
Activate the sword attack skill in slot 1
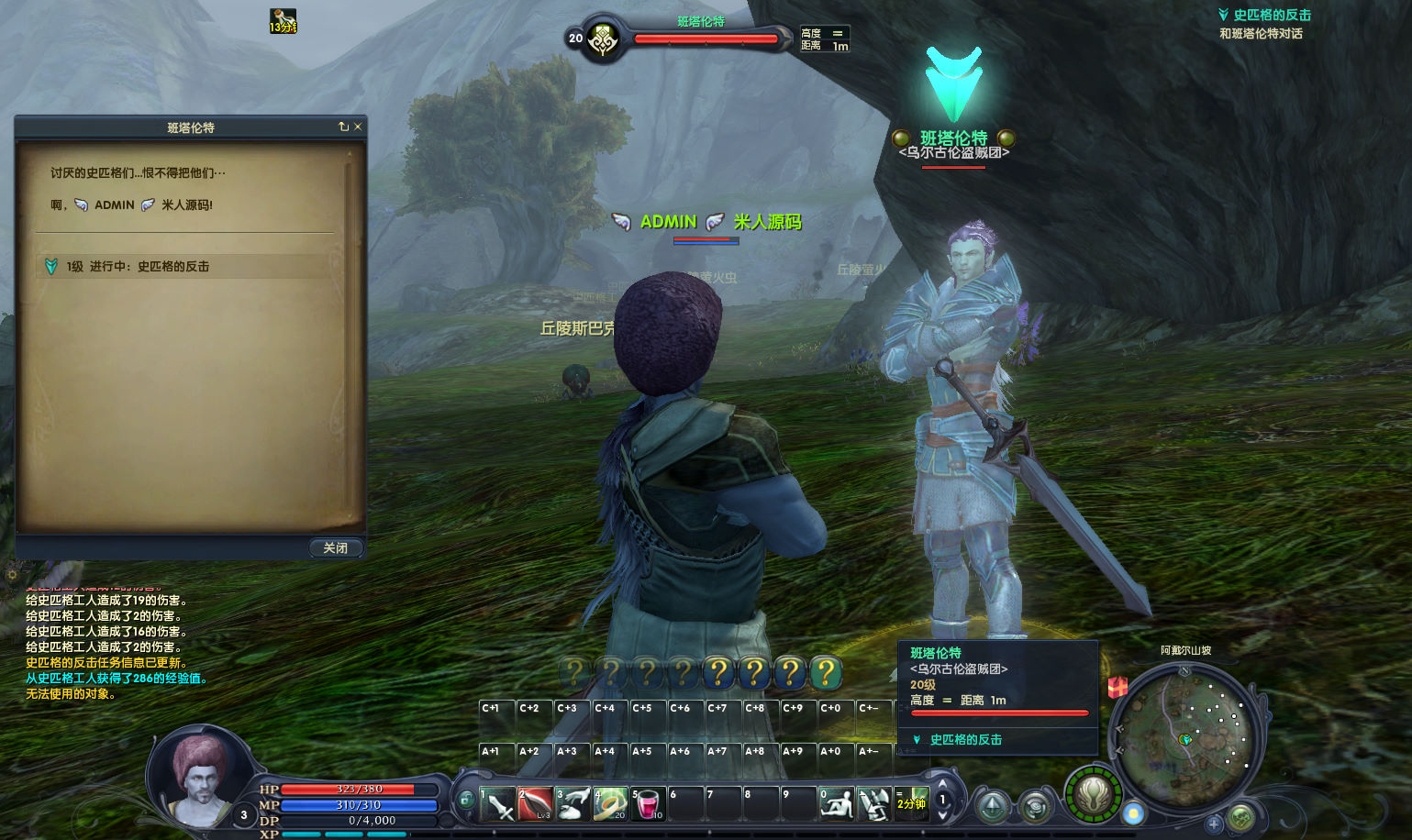point(498,804)
